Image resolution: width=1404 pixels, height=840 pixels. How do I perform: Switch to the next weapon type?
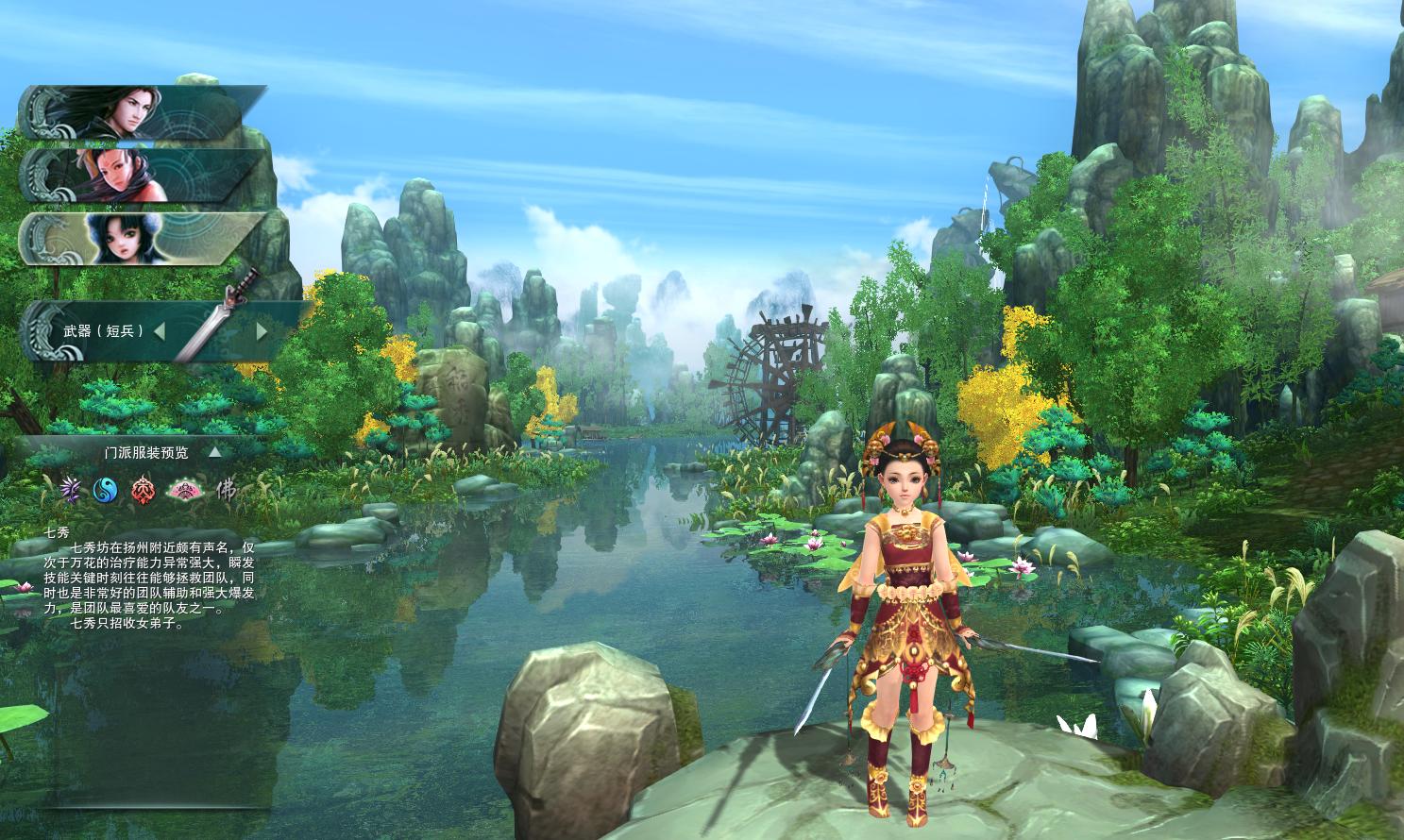pos(262,331)
